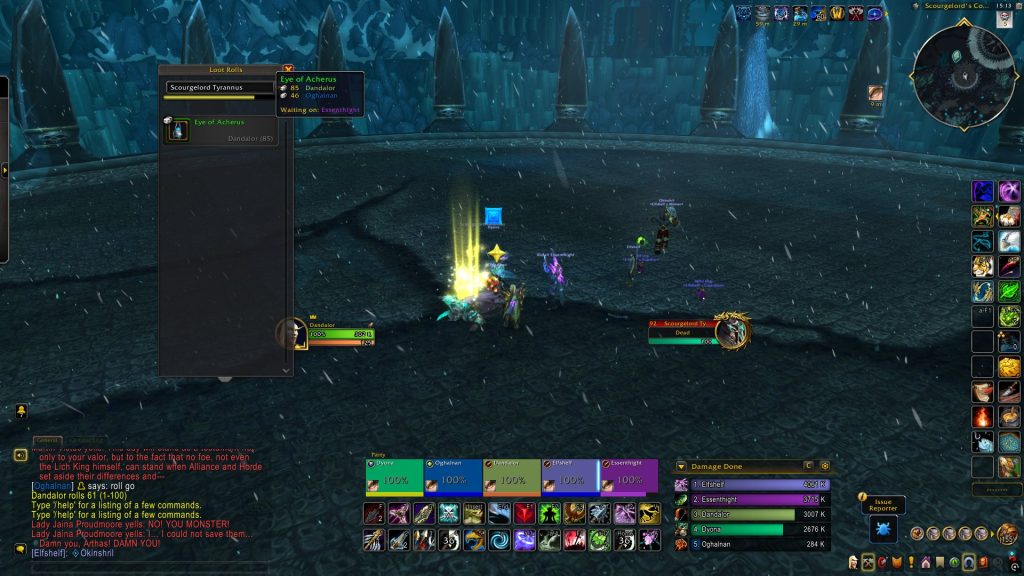1024x576 pixels.
Task: Activate the blue swirl vortex ability
Action: click(499, 540)
